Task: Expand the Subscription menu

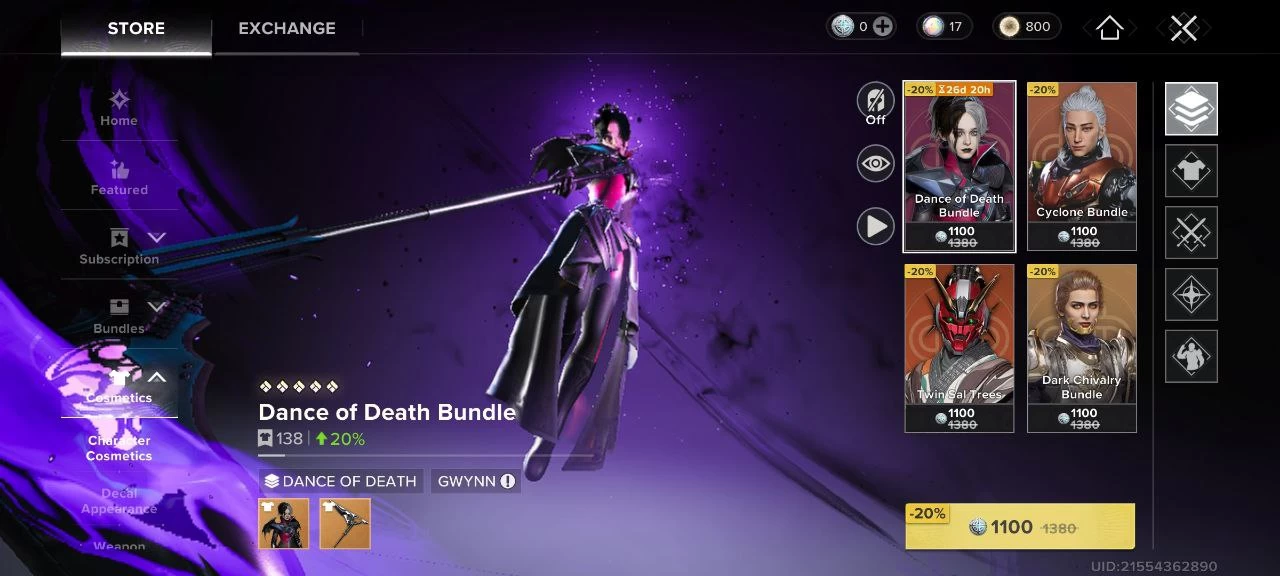Action: (156, 237)
